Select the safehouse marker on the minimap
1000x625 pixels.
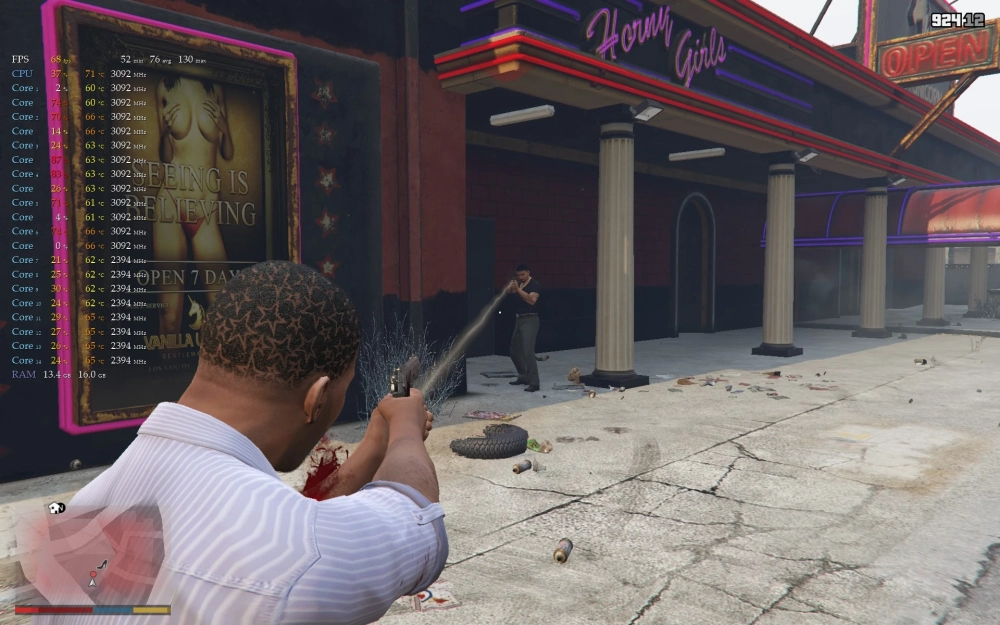[53, 508]
